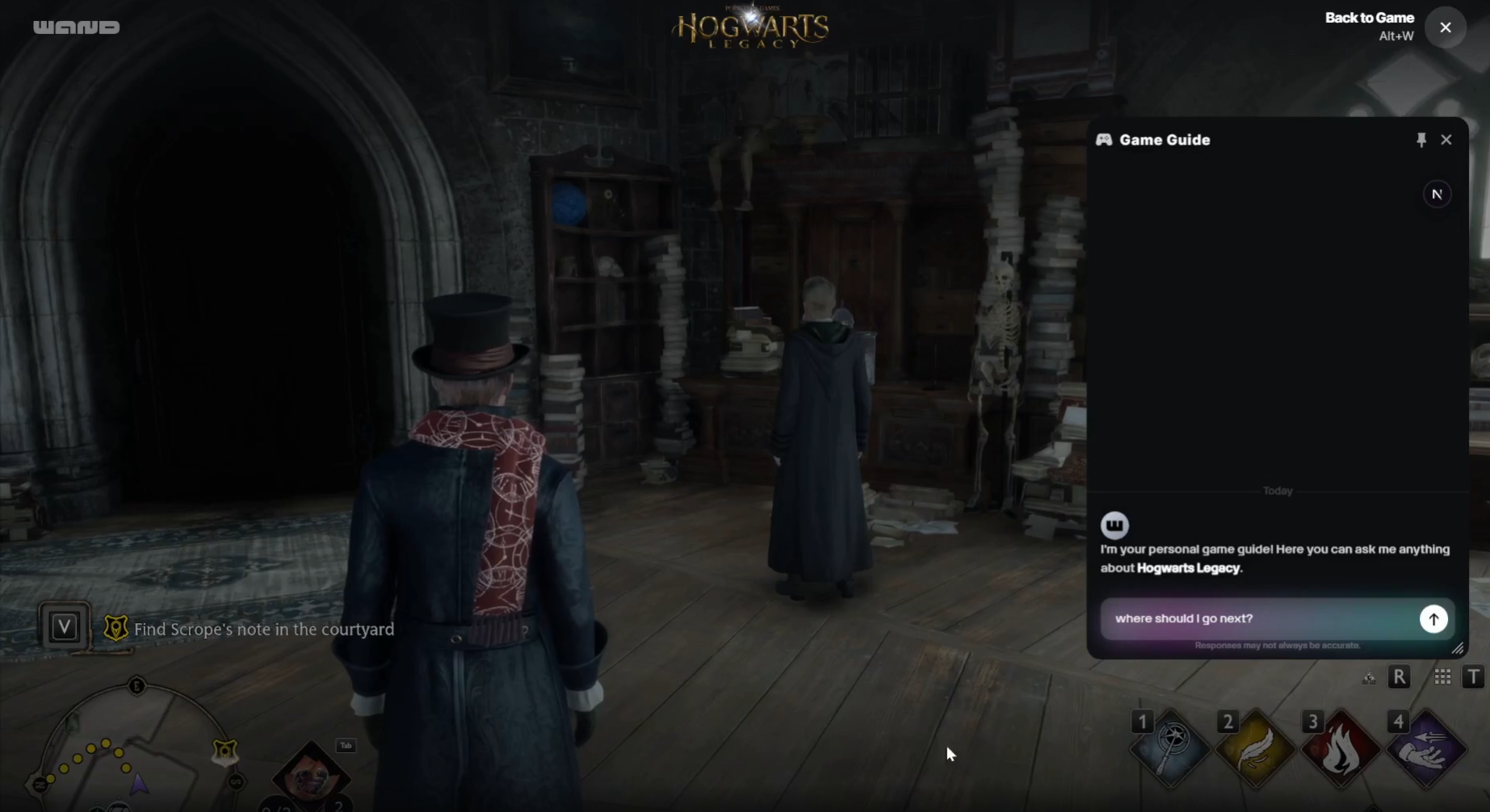Click the yellow quest marker on minimap

pyautogui.click(x=225, y=752)
